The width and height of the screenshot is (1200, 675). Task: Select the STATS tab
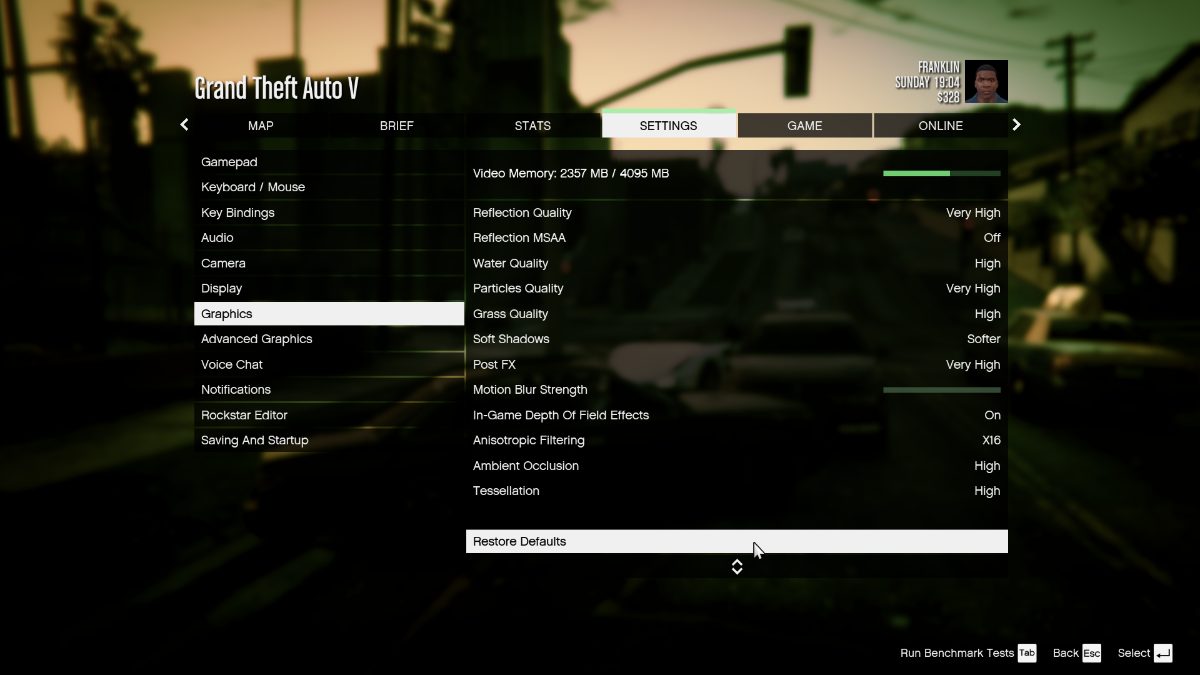(x=533, y=126)
